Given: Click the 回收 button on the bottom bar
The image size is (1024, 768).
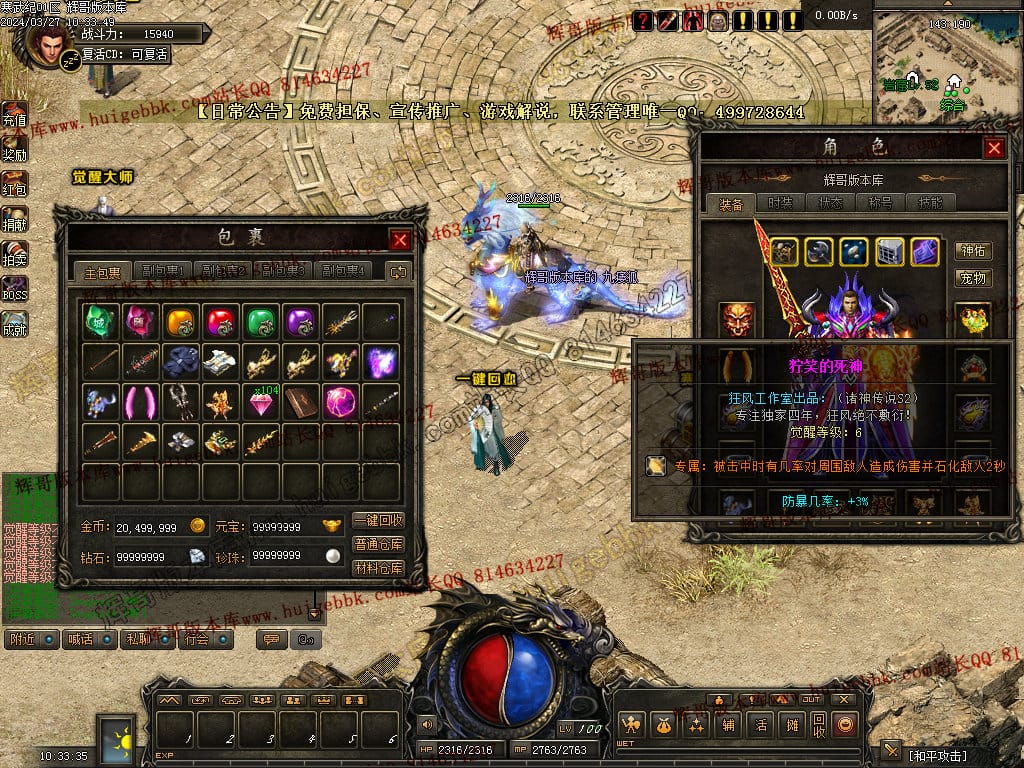Looking at the screenshot, I should [x=819, y=724].
